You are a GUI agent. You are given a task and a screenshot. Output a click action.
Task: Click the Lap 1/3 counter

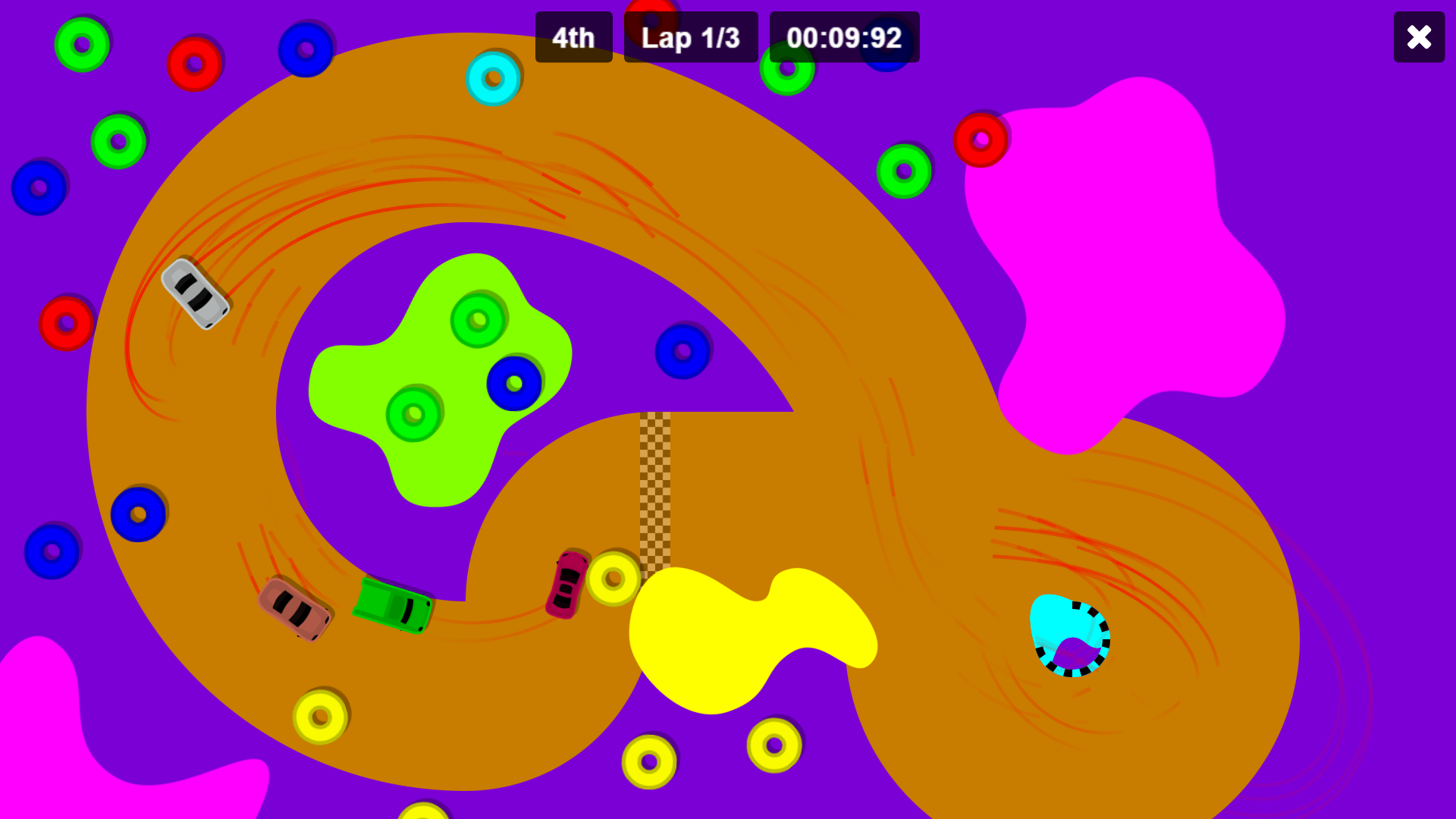[691, 37]
